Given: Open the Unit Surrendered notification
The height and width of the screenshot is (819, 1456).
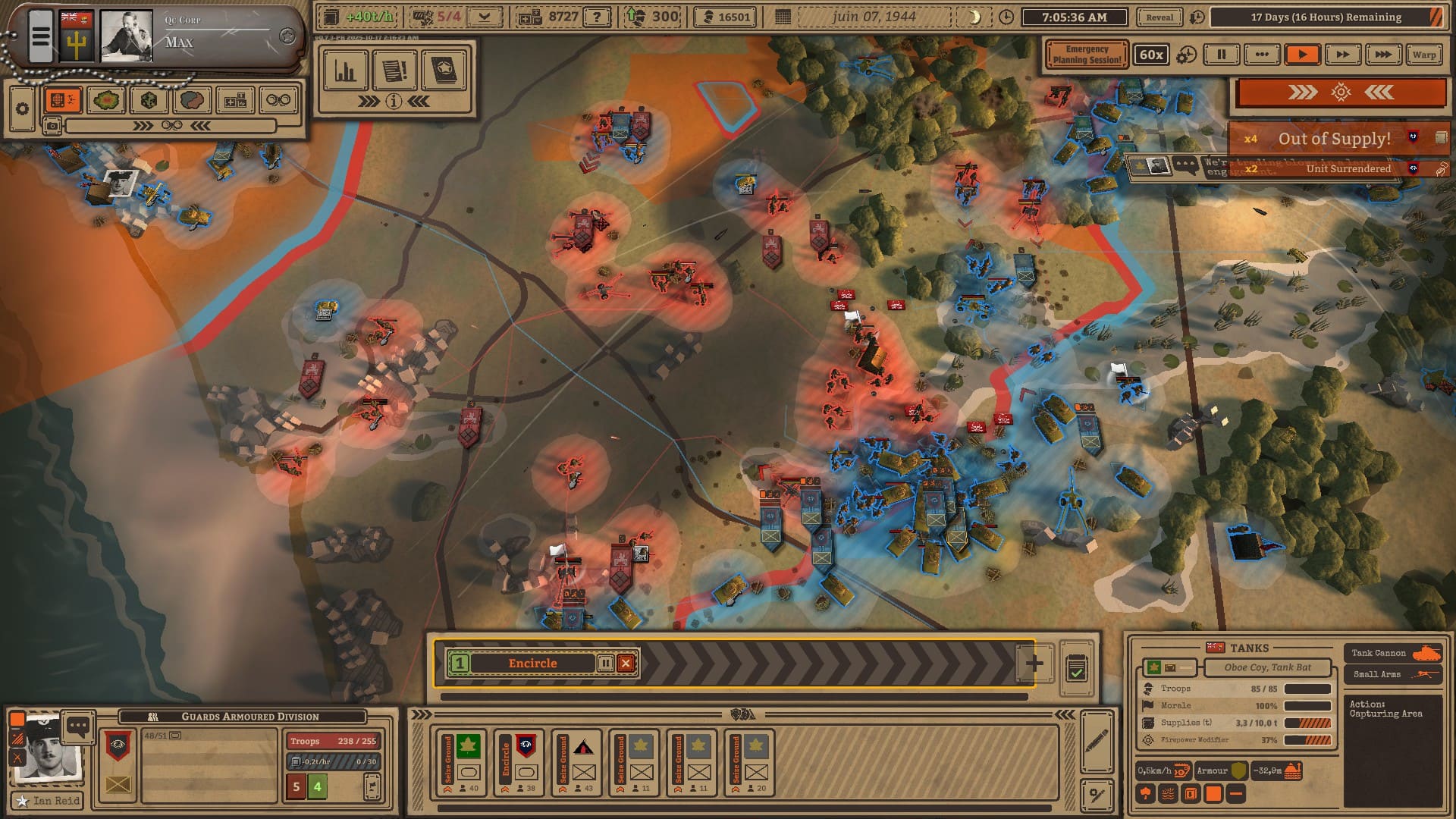Looking at the screenshot, I should pyautogui.click(x=1348, y=168).
